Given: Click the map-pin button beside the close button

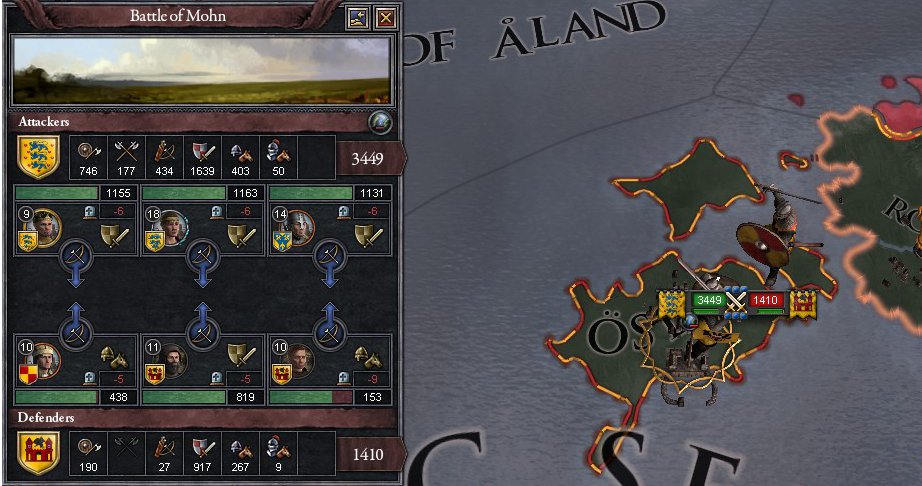Looking at the screenshot, I should 358,17.
